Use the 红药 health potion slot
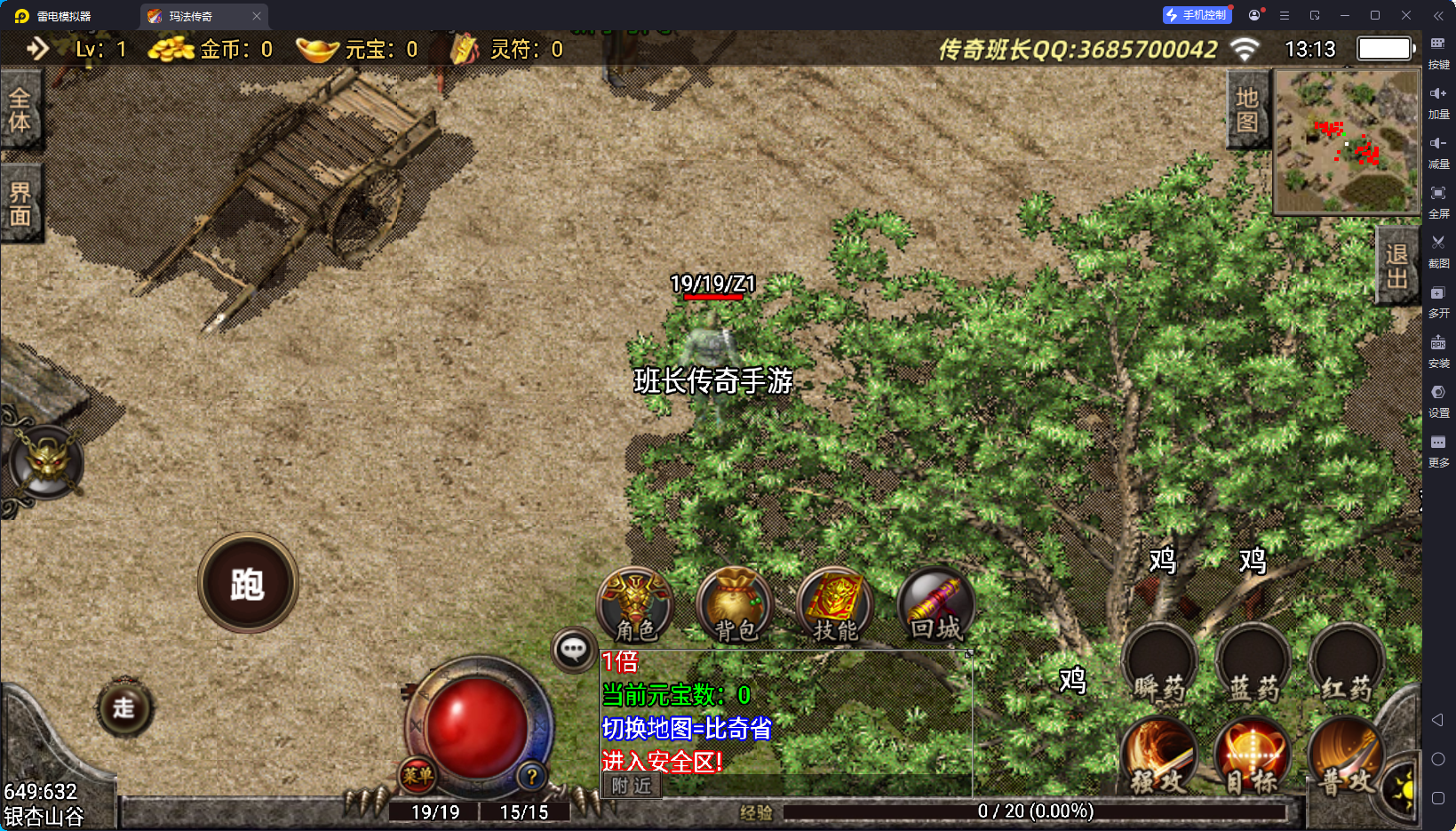 coord(1347,664)
